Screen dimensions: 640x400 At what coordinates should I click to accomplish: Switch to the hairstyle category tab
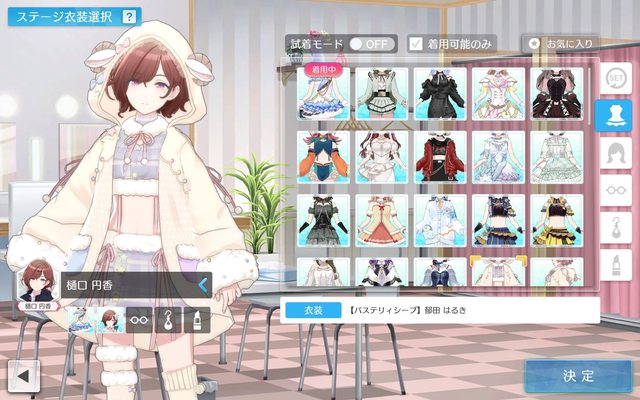[x=613, y=152]
